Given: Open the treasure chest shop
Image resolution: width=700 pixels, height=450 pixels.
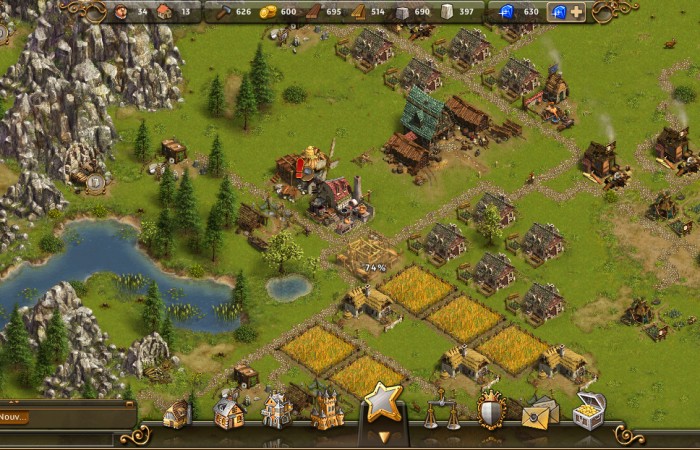Looking at the screenshot, I should click(589, 410).
